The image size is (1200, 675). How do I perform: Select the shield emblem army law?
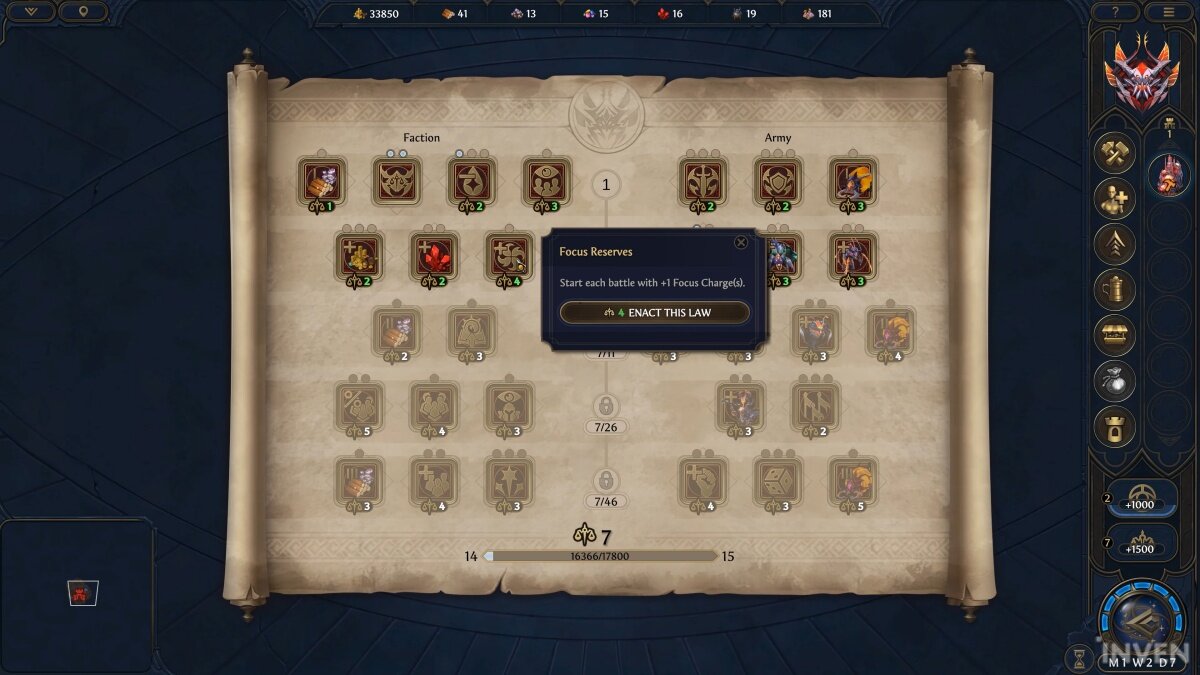(x=778, y=181)
